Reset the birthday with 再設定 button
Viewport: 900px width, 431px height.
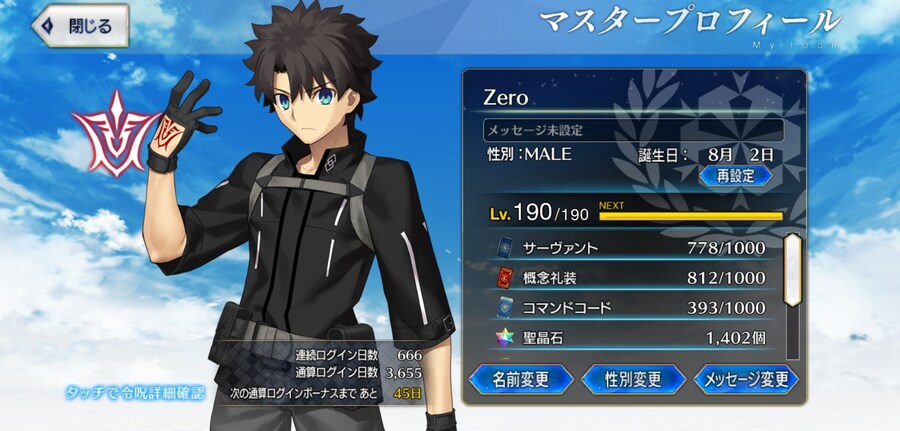[x=735, y=175]
